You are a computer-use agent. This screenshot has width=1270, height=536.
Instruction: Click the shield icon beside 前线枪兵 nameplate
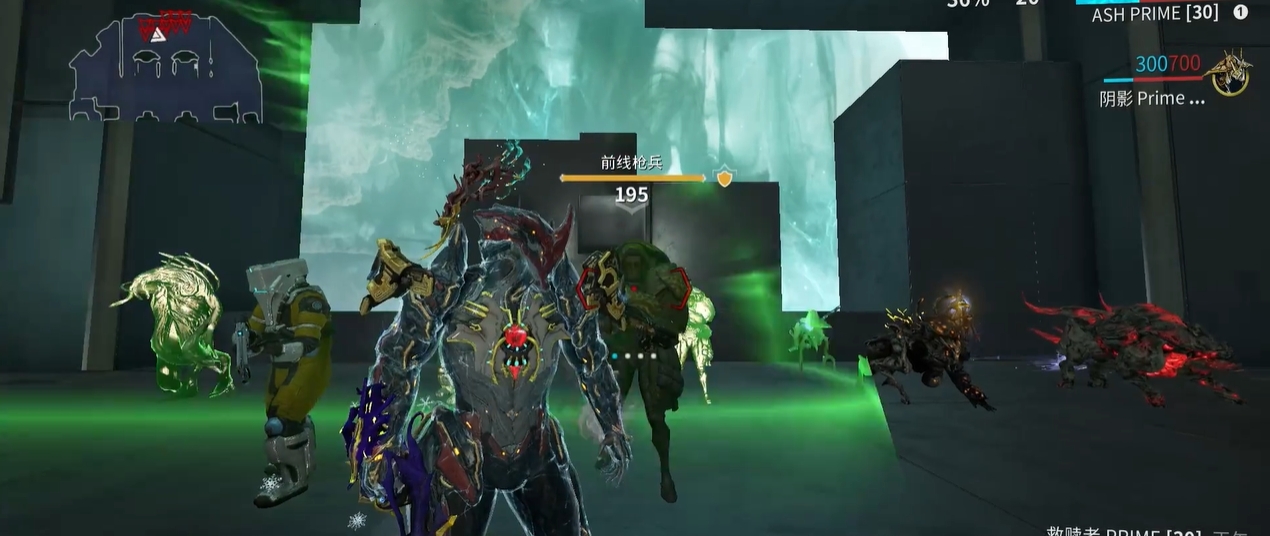click(724, 178)
